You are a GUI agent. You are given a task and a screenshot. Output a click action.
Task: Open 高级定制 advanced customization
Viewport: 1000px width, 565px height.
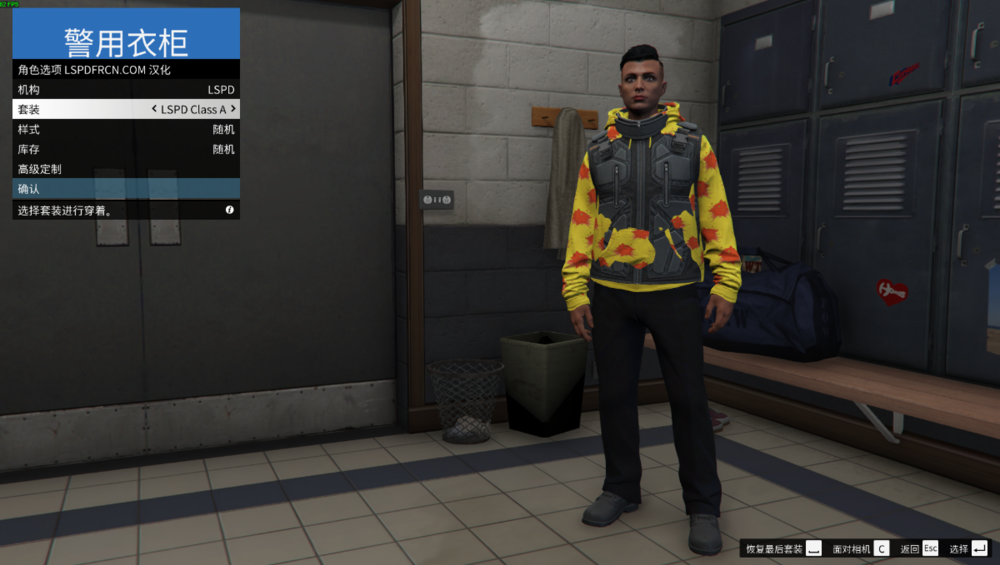click(x=125, y=169)
